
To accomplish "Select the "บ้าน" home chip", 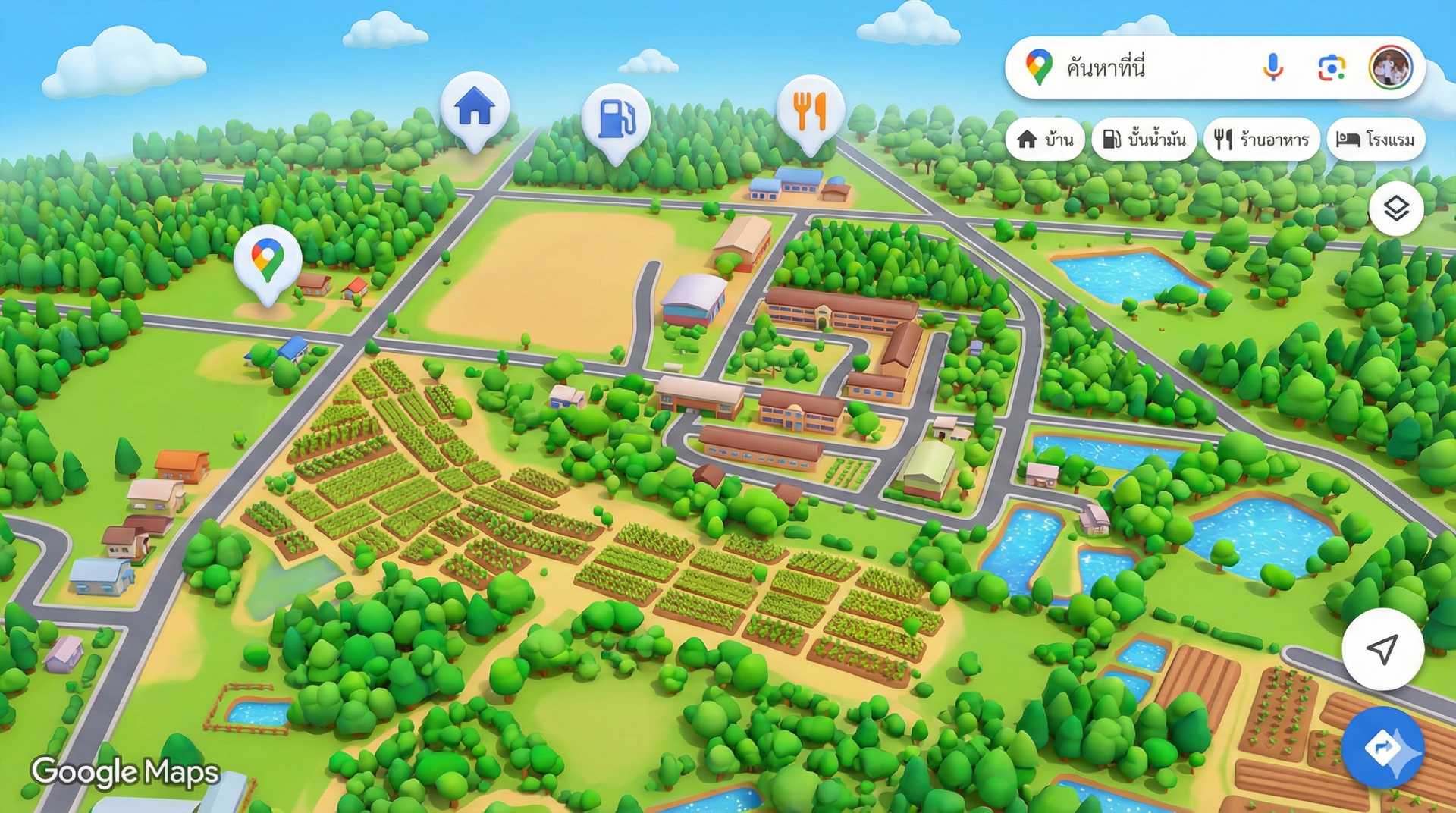I will point(1045,140).
